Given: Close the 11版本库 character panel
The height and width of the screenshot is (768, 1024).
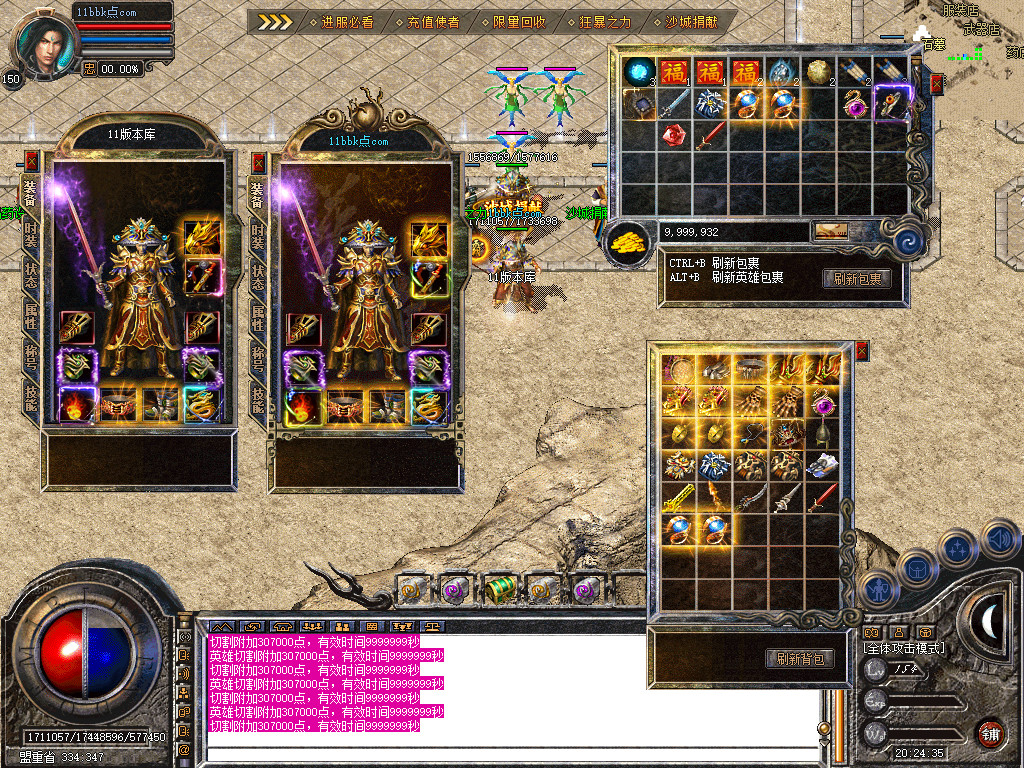Looking at the screenshot, I should [31, 161].
